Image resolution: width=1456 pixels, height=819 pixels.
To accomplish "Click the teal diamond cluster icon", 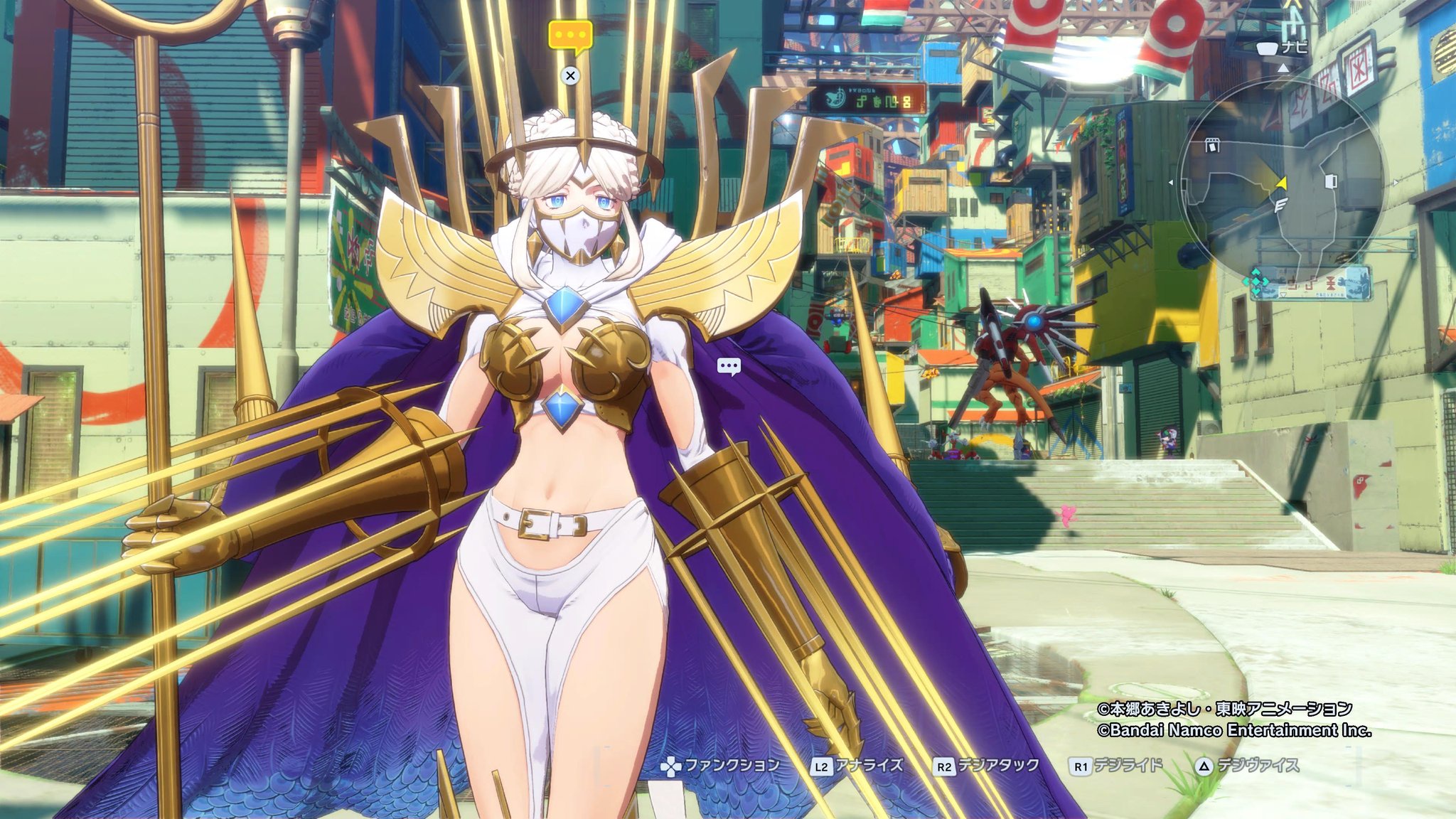I will point(1256,282).
